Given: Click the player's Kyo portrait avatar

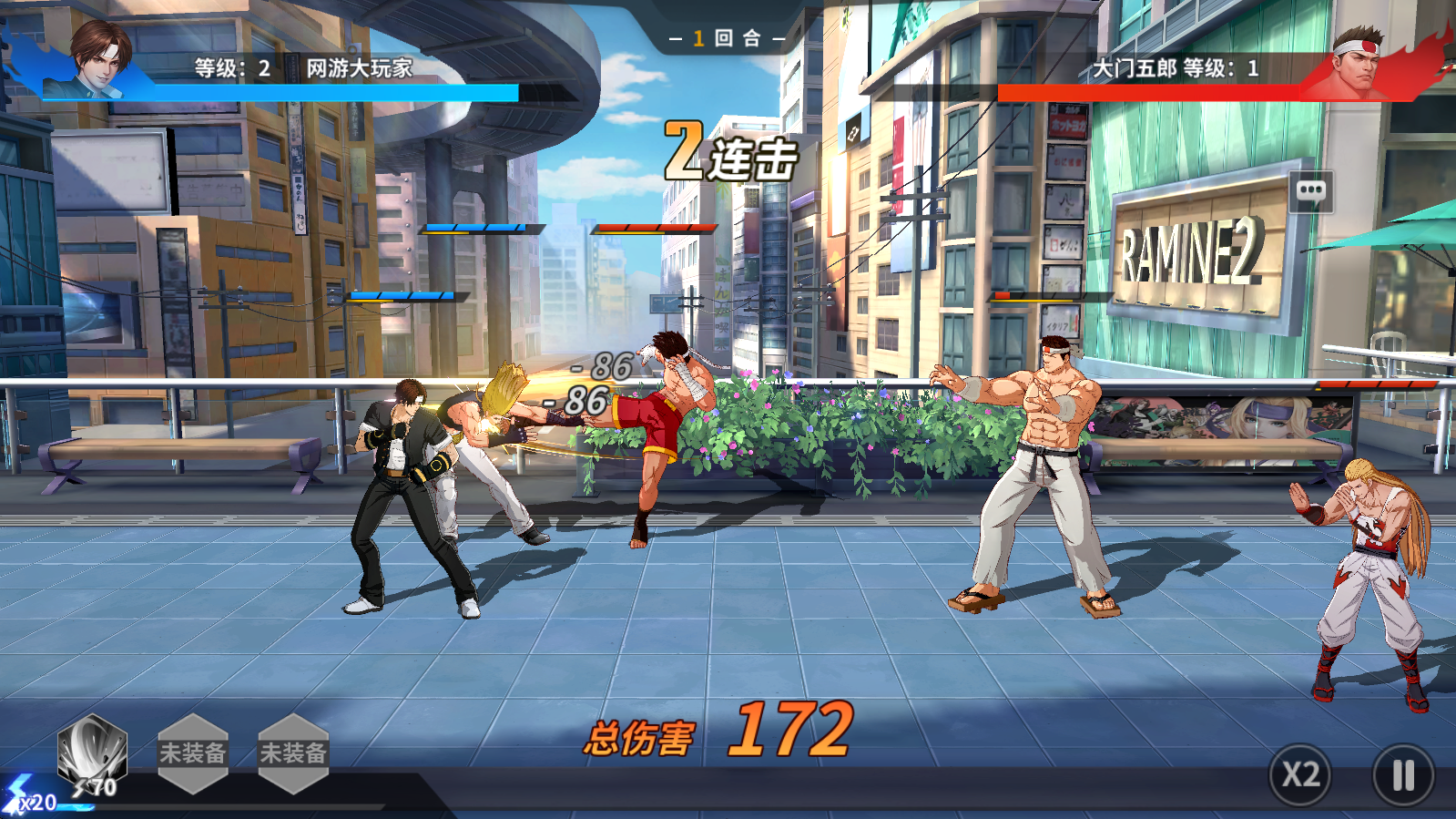Looking at the screenshot, I should click(x=99, y=56).
